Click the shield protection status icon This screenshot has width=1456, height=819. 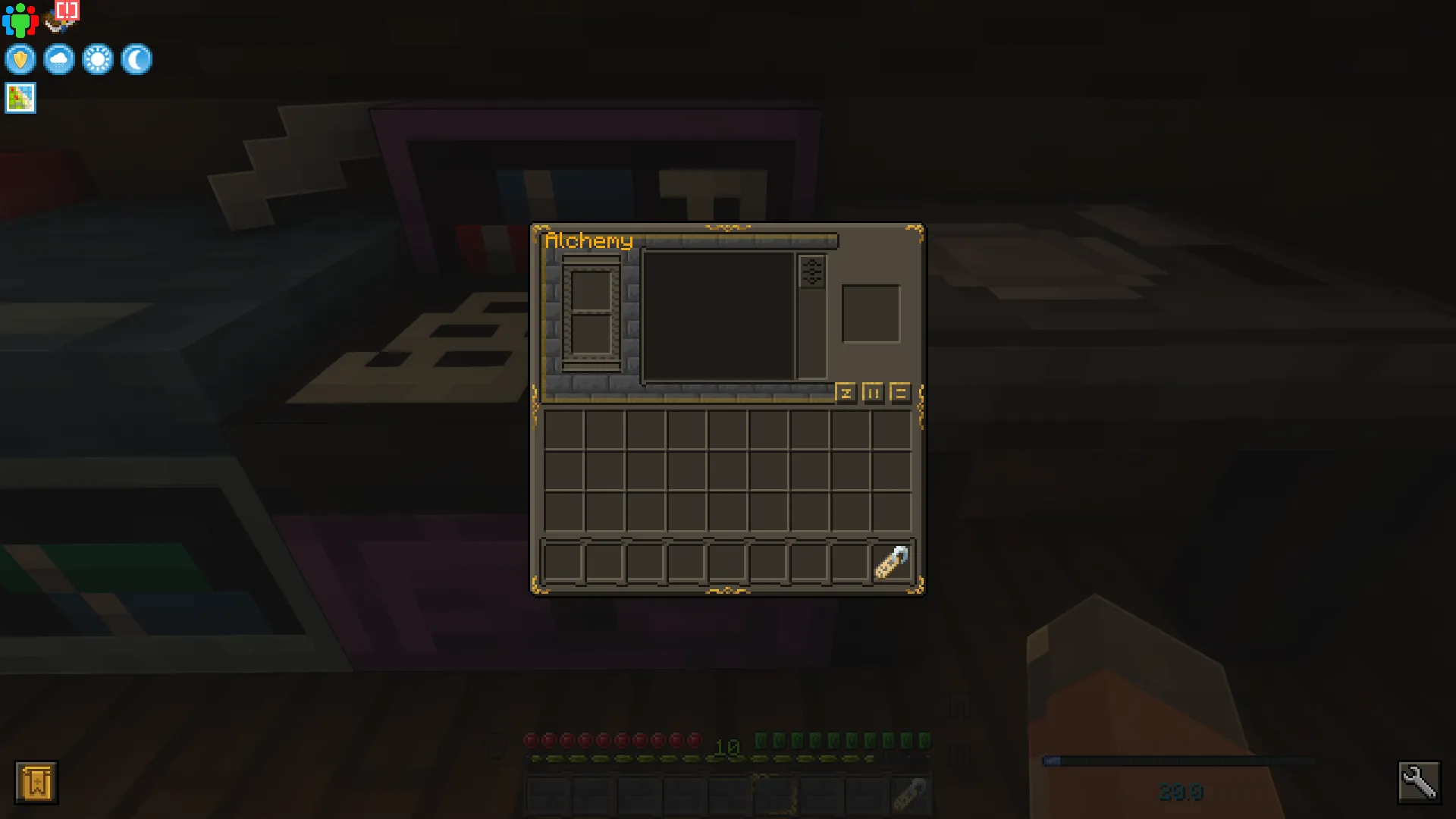click(20, 59)
